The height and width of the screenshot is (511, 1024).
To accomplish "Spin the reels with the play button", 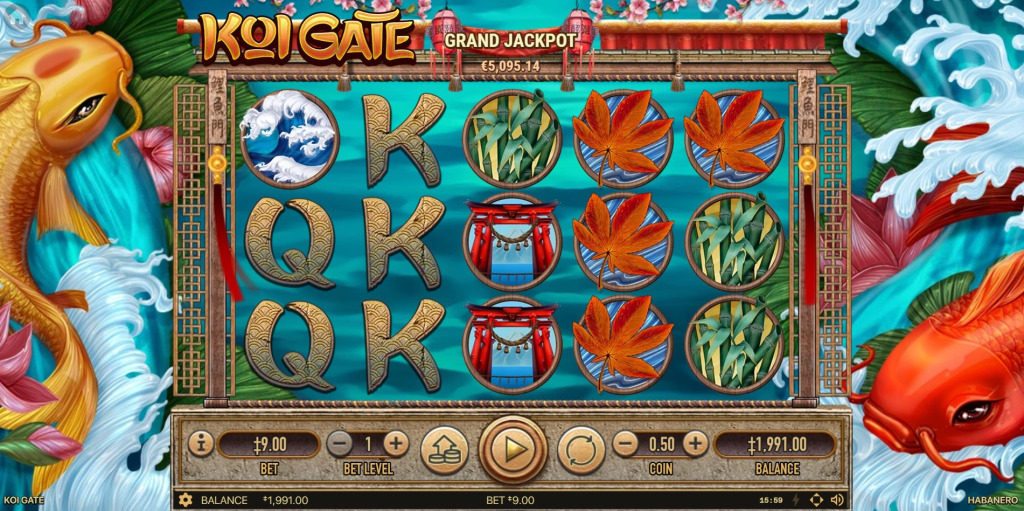I will click(x=513, y=449).
